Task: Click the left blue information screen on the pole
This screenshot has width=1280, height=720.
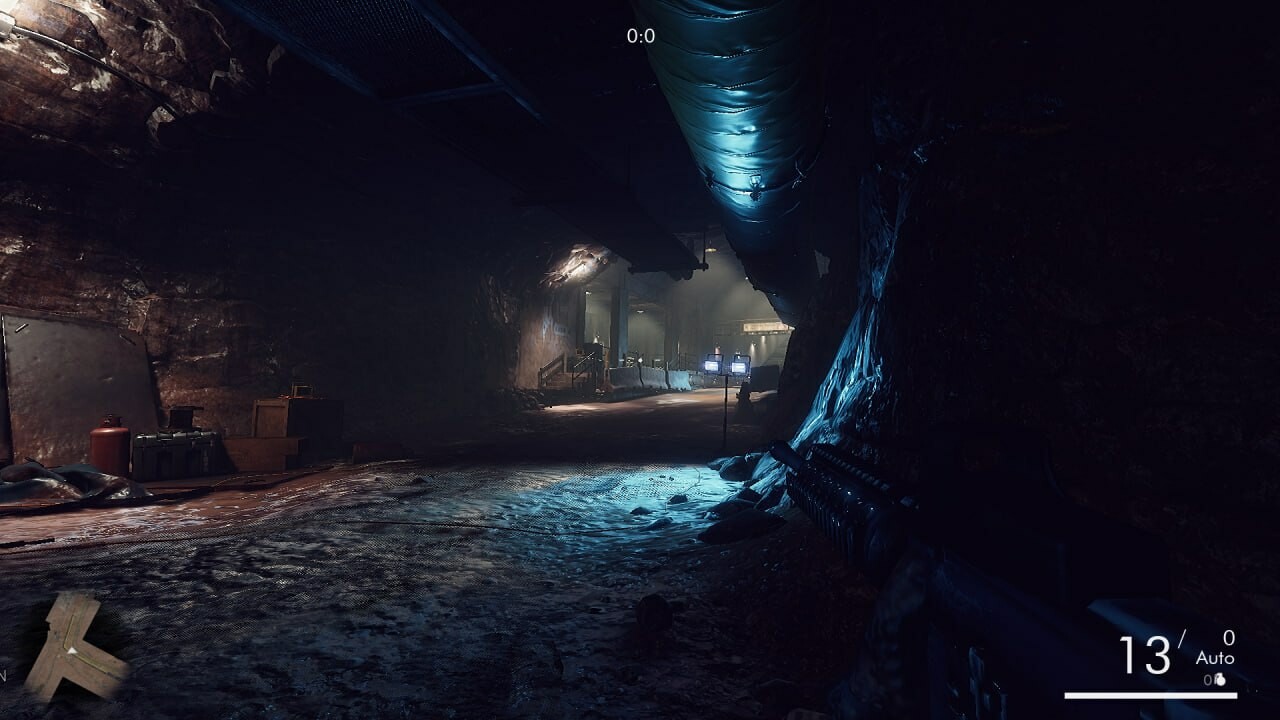Action: pos(712,365)
